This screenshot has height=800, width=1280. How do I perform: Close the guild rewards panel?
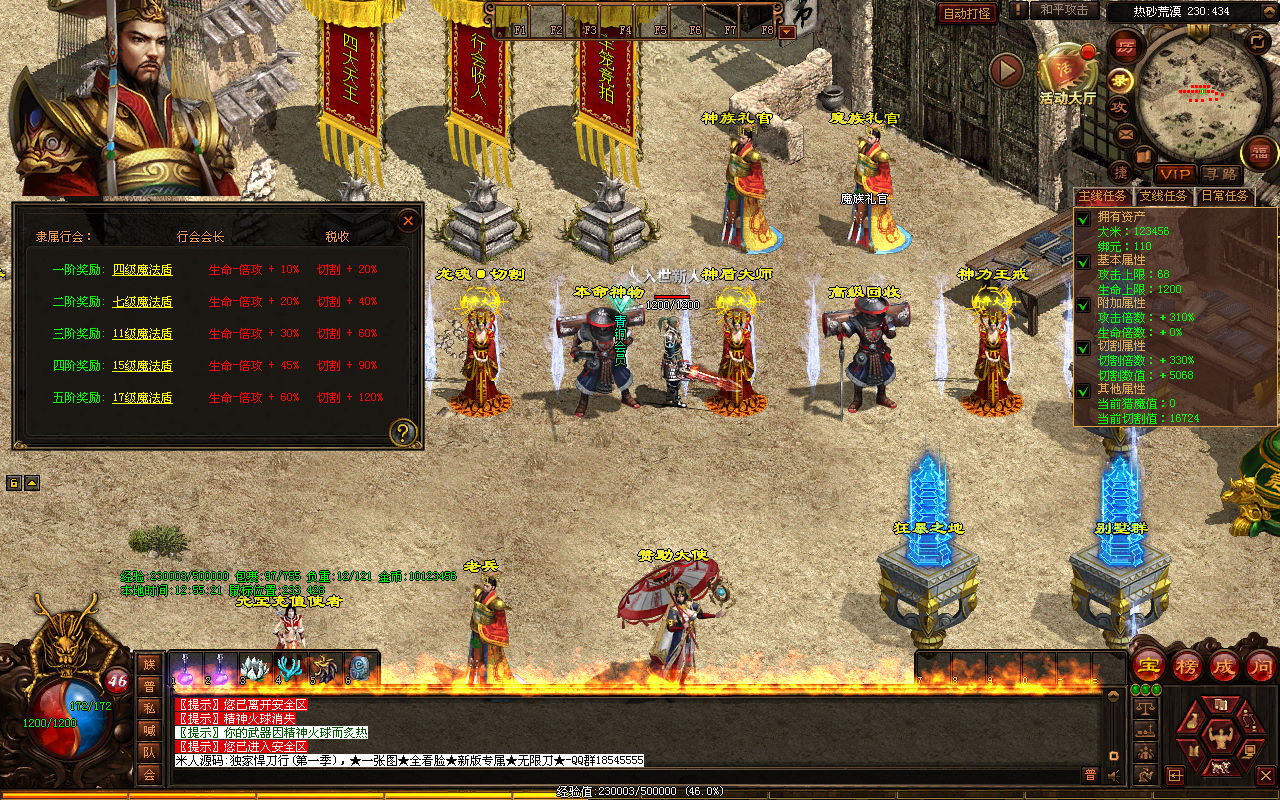click(407, 220)
